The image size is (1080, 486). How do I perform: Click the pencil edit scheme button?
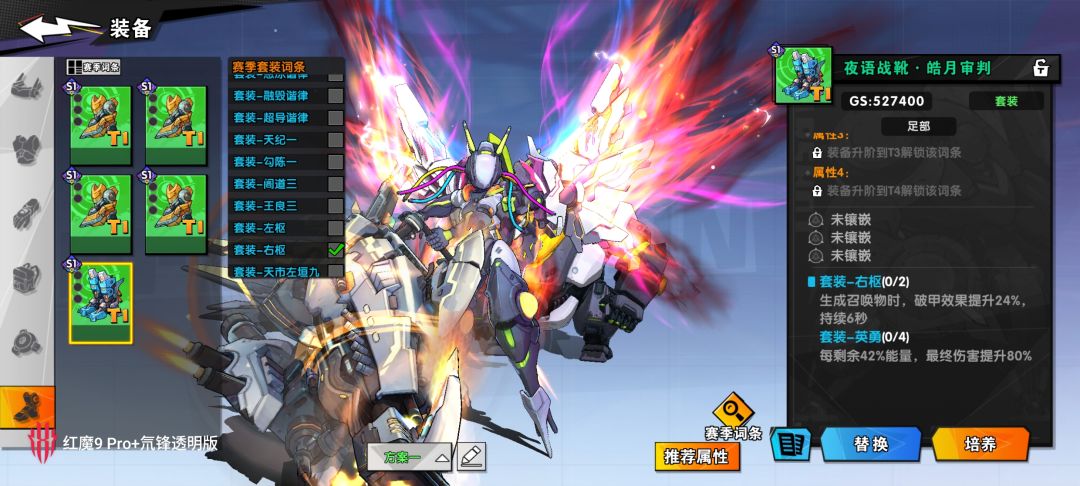pos(471,457)
